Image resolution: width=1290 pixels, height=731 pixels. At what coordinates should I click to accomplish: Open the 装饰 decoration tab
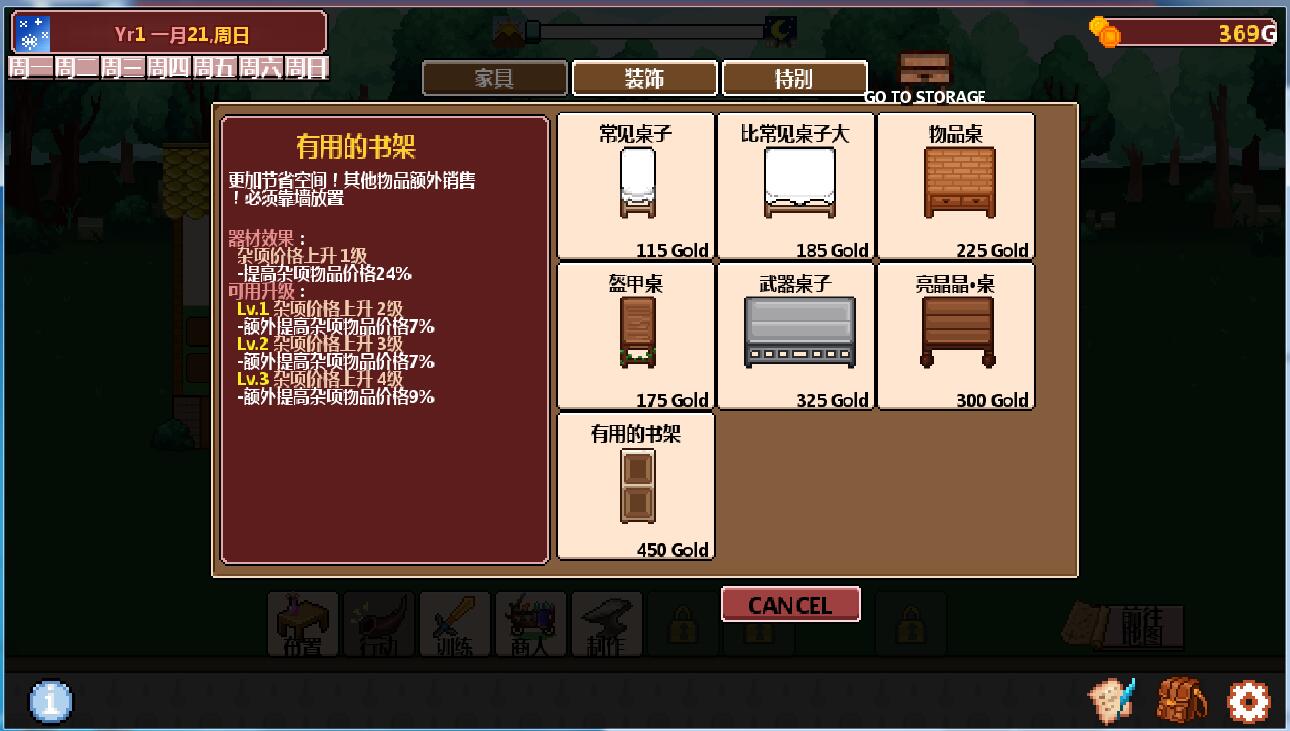point(644,78)
